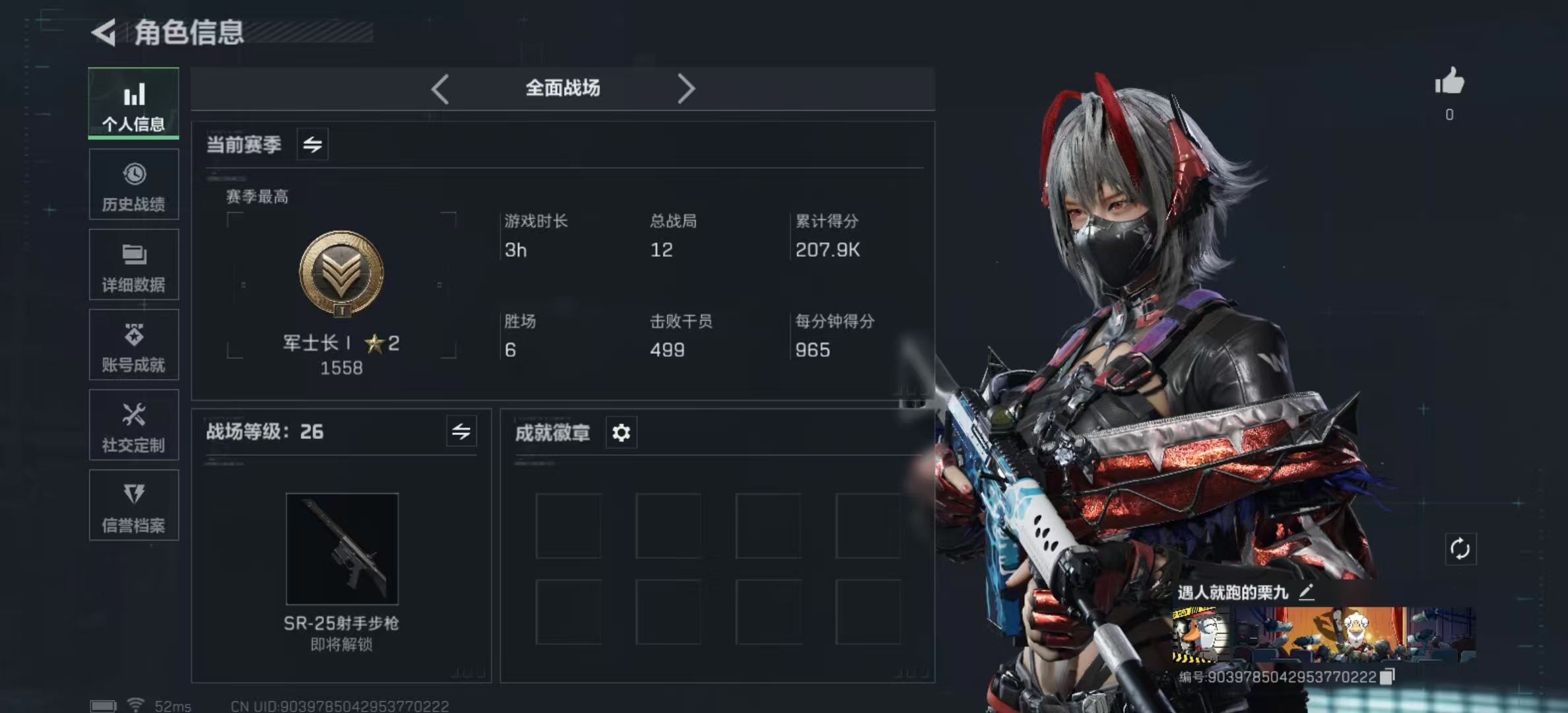This screenshot has width=1568, height=713.
Task: Select the SR-25射手步枪 weapon thumbnail
Action: [342, 549]
